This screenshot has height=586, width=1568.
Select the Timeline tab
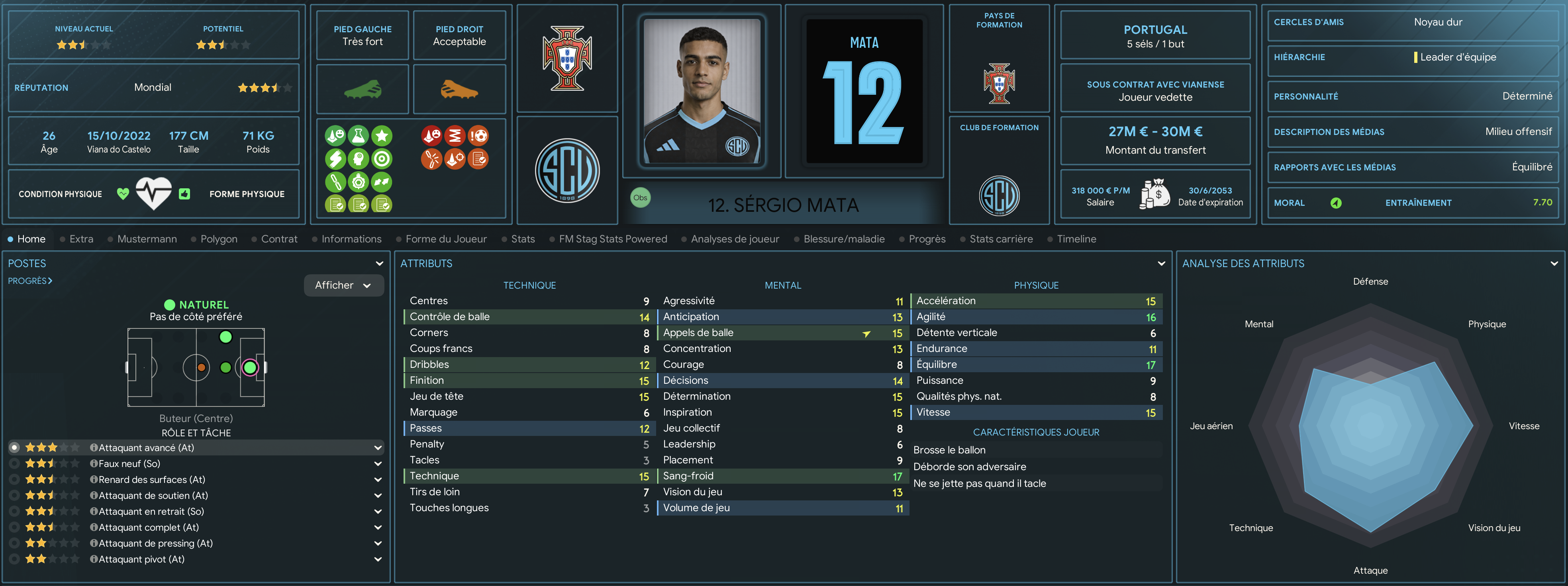tap(1076, 239)
